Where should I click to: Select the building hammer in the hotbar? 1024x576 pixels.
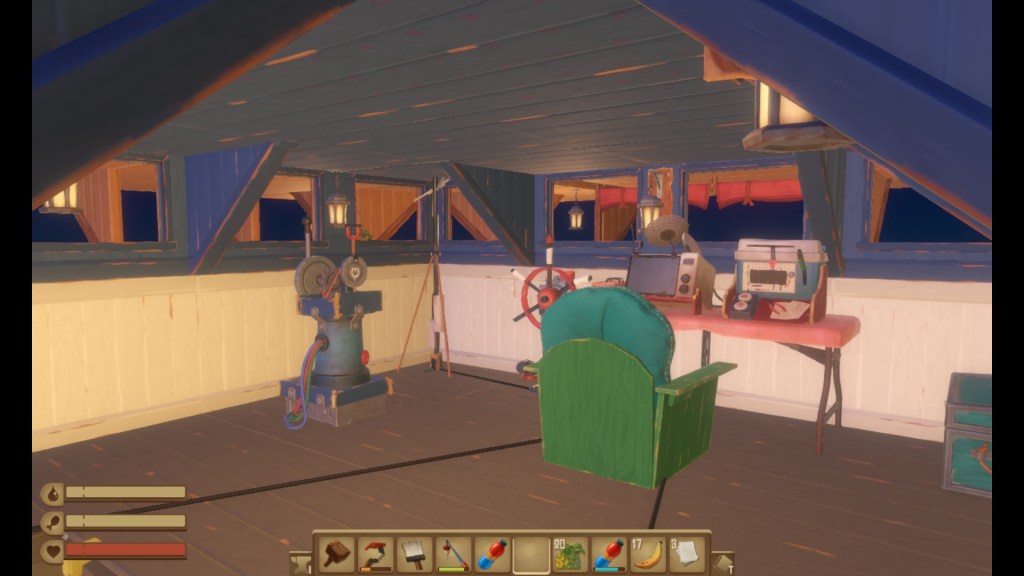[337, 554]
